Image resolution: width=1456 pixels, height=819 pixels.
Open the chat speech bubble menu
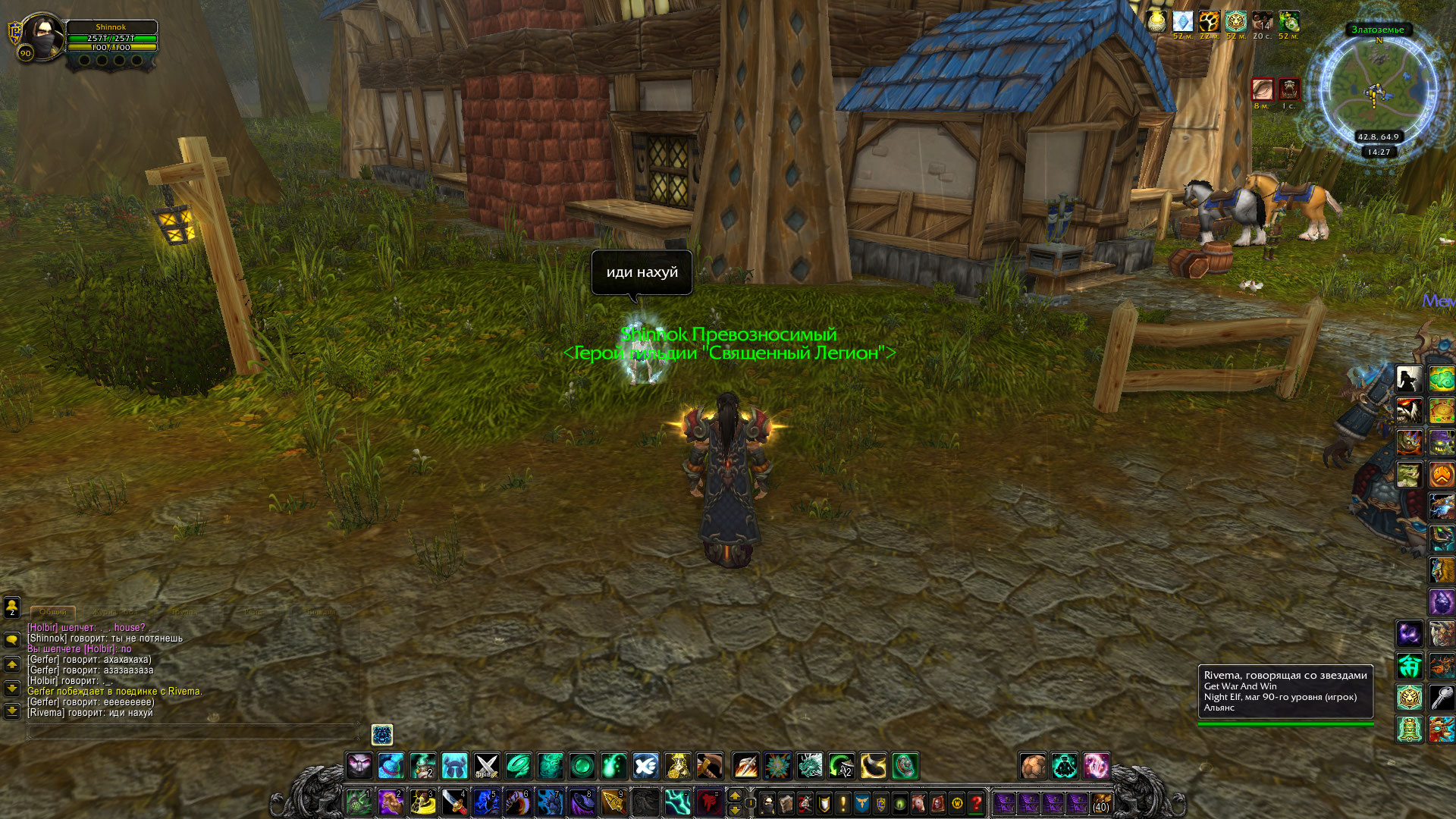12,640
